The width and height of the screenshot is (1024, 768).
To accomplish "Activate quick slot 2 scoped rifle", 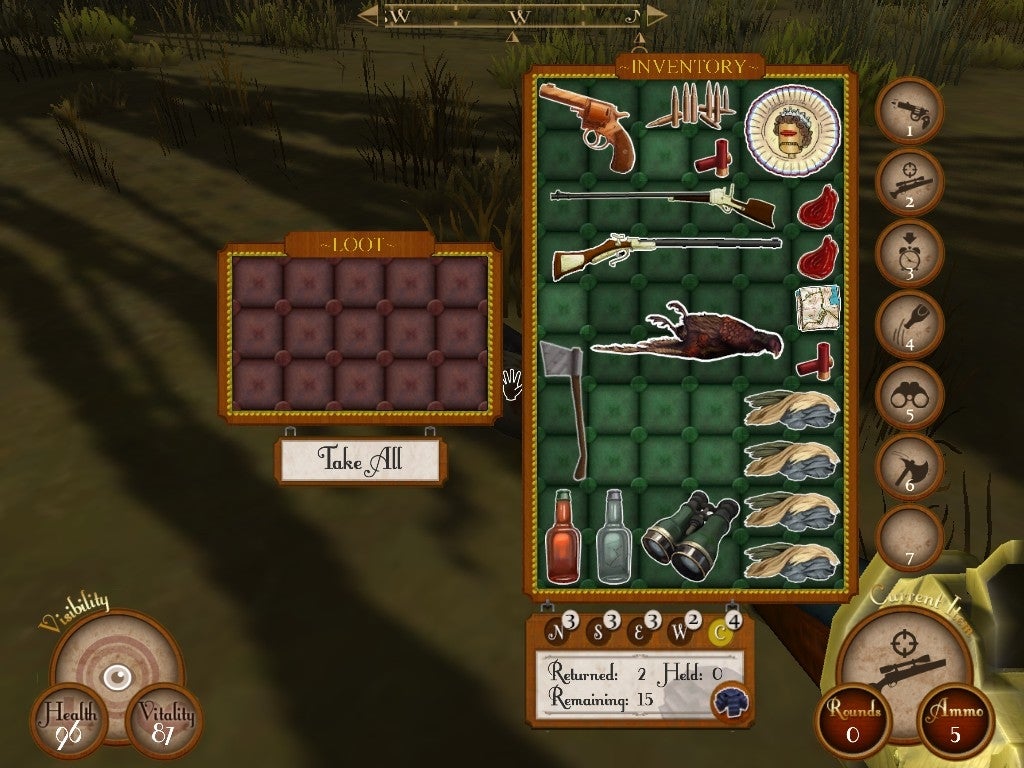I will coord(909,182).
